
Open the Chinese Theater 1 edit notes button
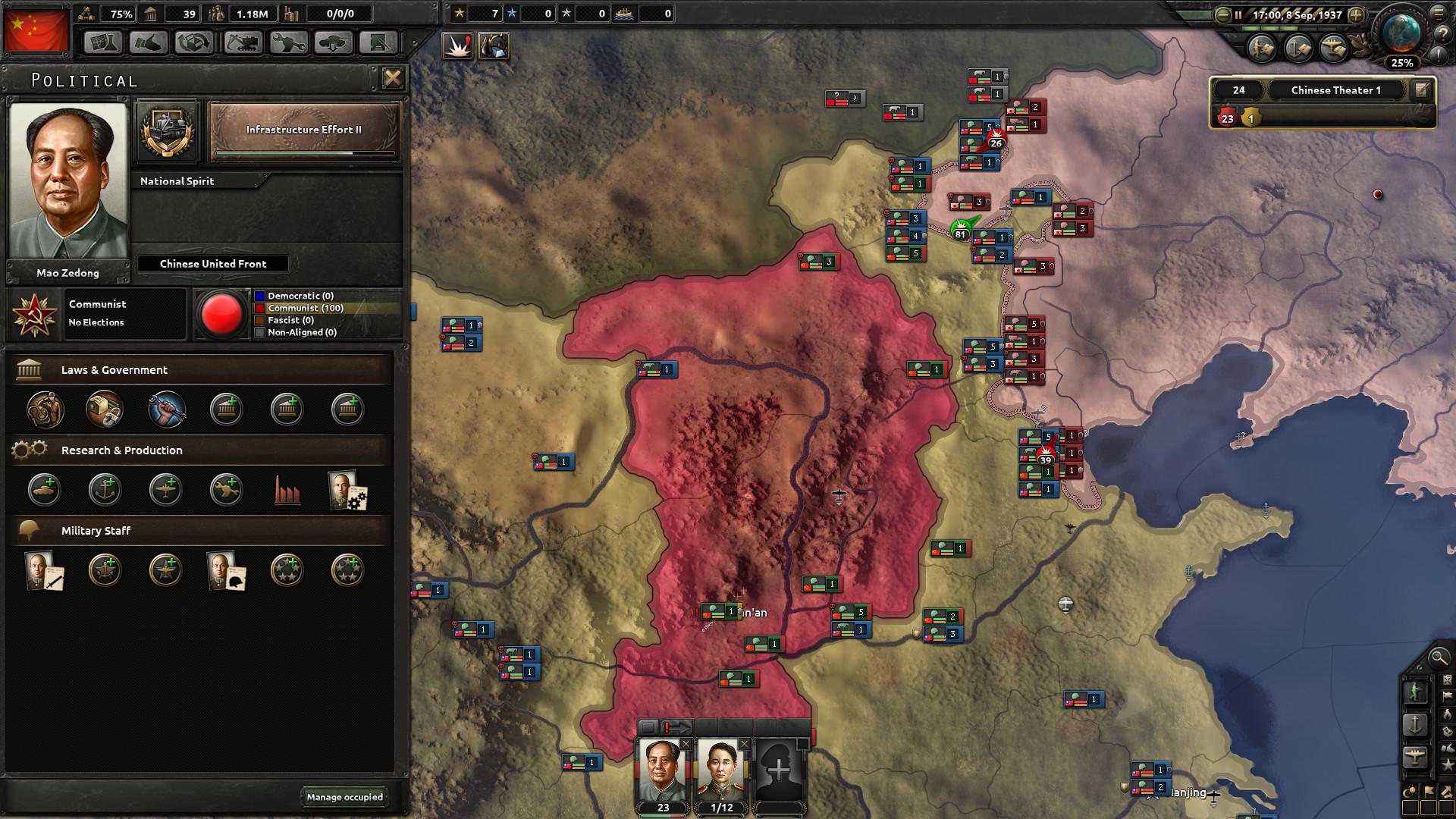click(x=1421, y=90)
